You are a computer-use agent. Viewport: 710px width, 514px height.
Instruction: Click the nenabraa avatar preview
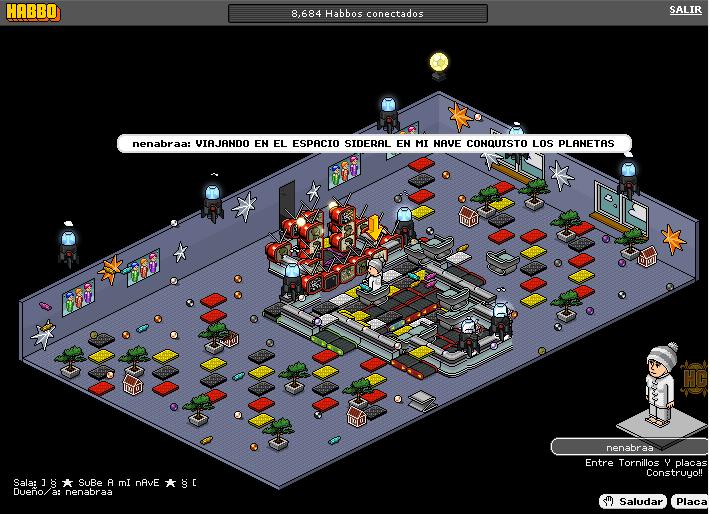(661, 384)
